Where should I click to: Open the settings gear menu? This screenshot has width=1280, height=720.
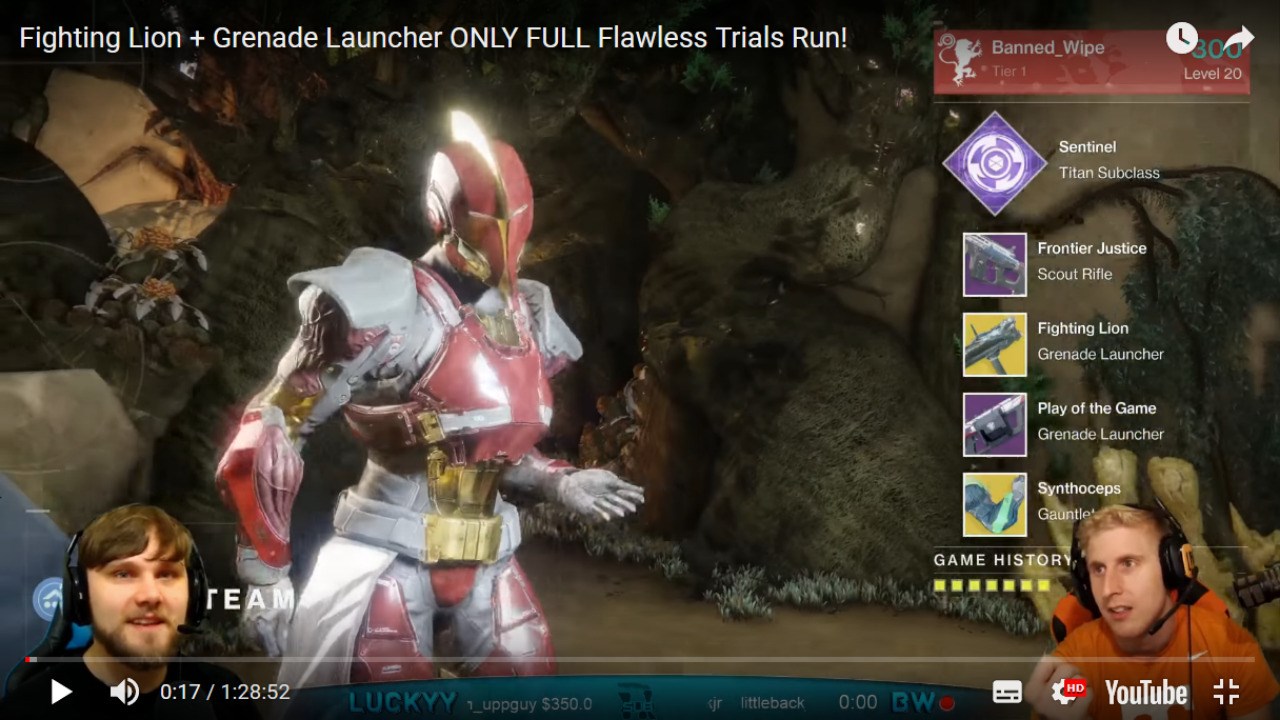point(1060,691)
